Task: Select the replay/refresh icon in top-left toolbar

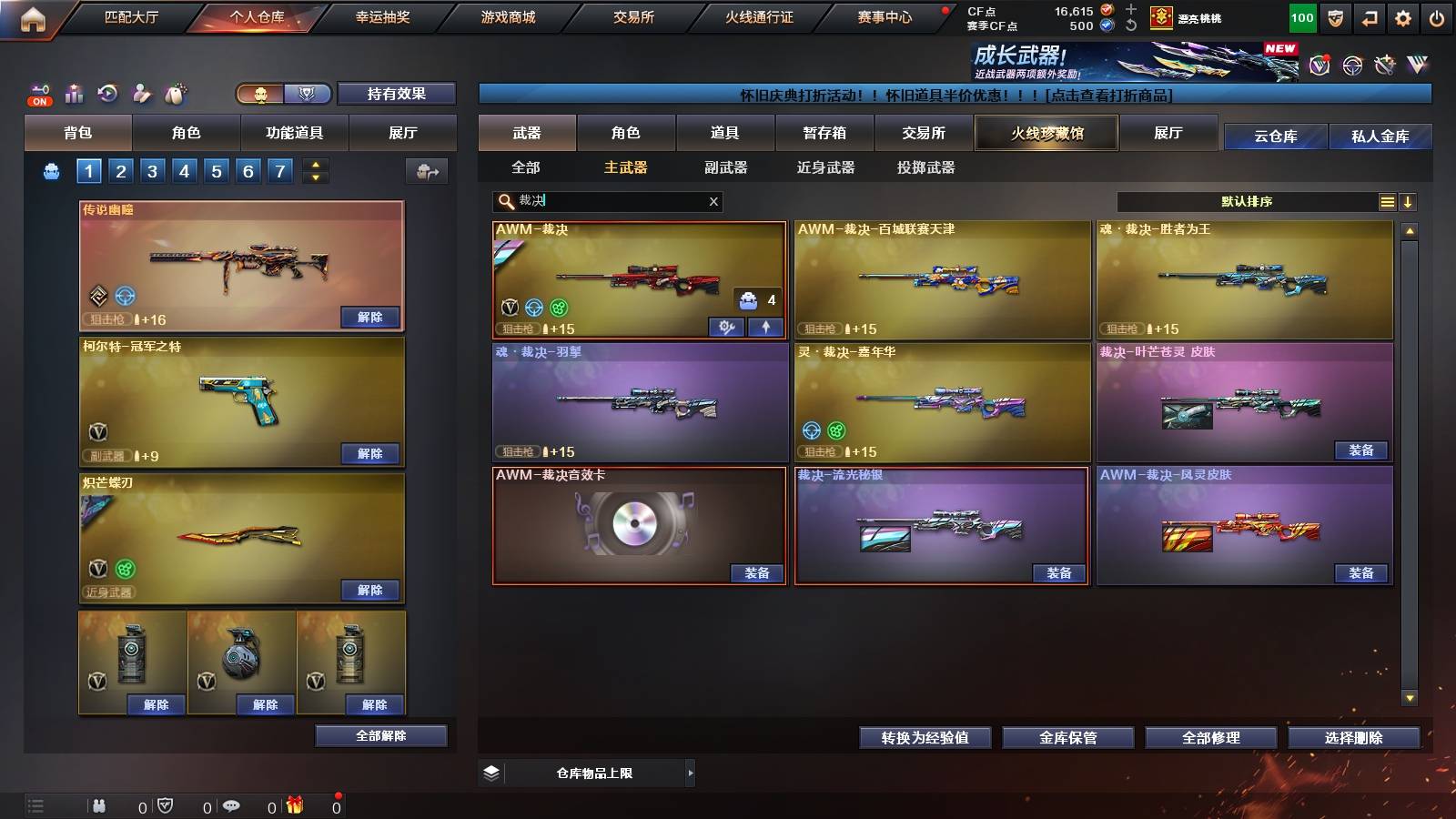Action: 108,94
